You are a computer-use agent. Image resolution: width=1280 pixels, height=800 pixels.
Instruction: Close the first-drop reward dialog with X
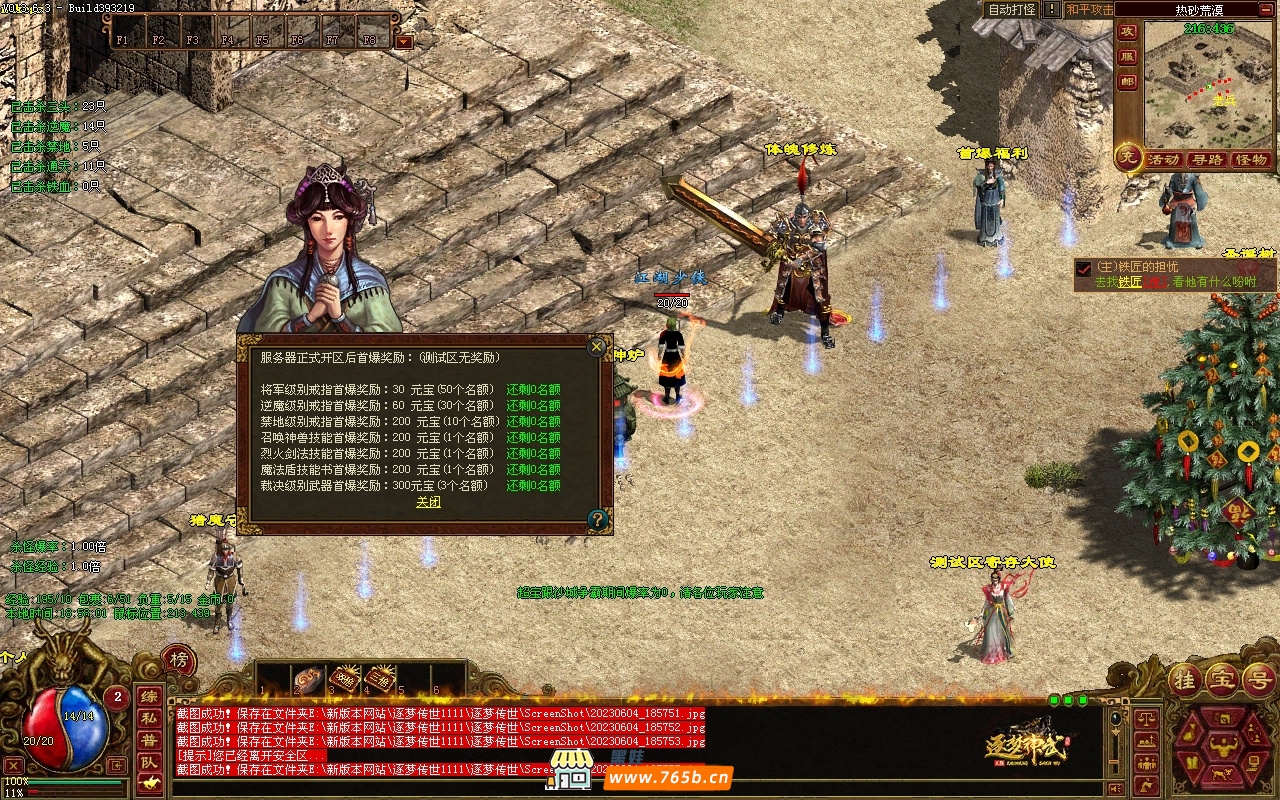(597, 347)
